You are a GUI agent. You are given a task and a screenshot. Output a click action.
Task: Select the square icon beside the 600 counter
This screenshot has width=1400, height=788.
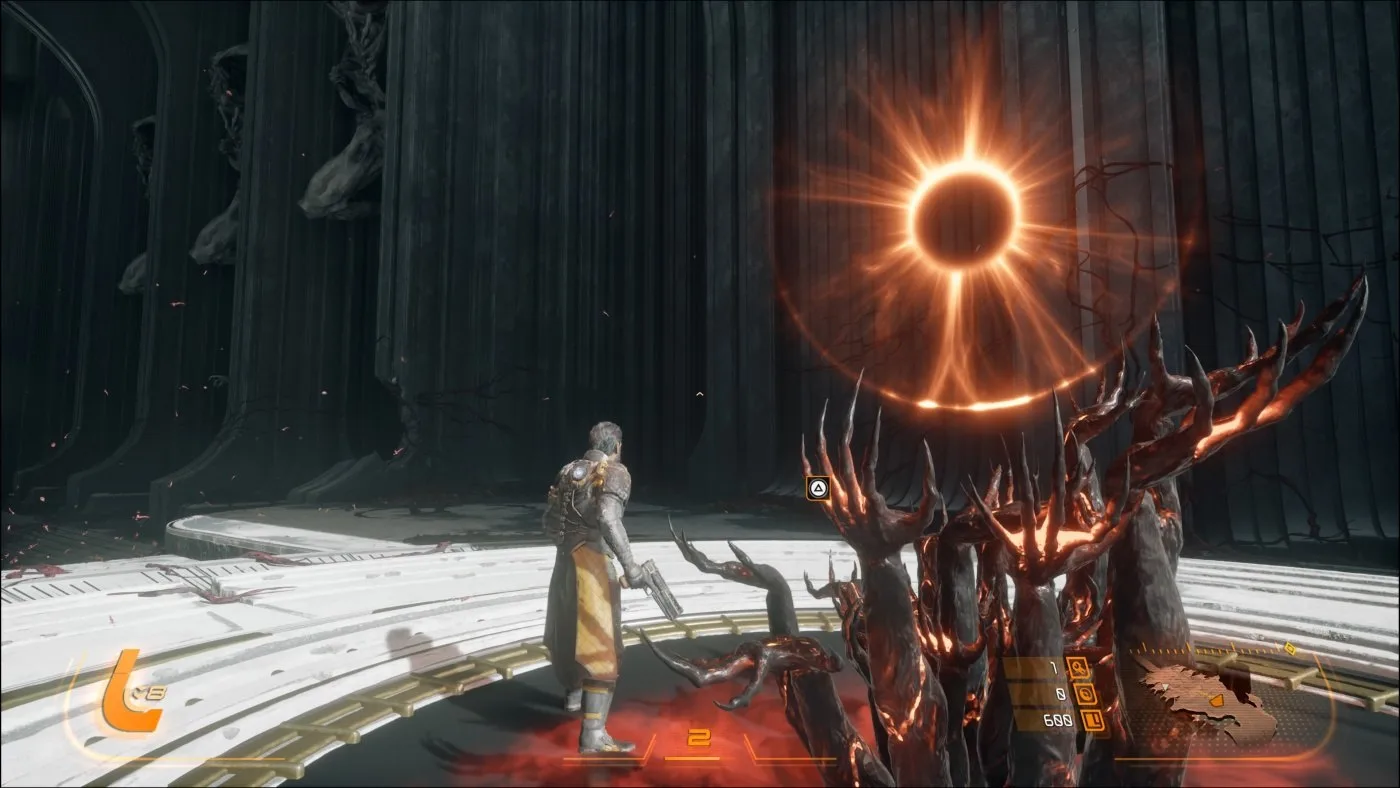click(1095, 720)
